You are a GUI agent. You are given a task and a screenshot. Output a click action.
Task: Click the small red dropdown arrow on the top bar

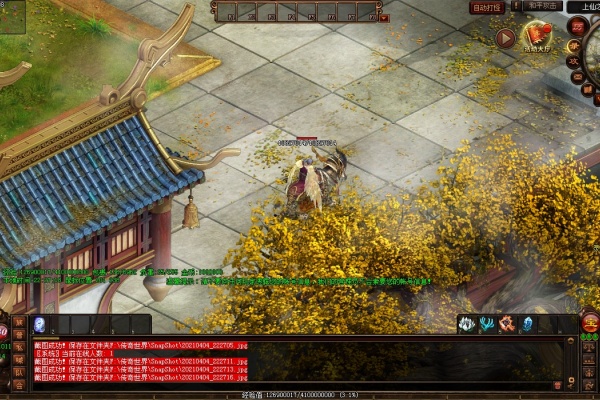pos(385,17)
